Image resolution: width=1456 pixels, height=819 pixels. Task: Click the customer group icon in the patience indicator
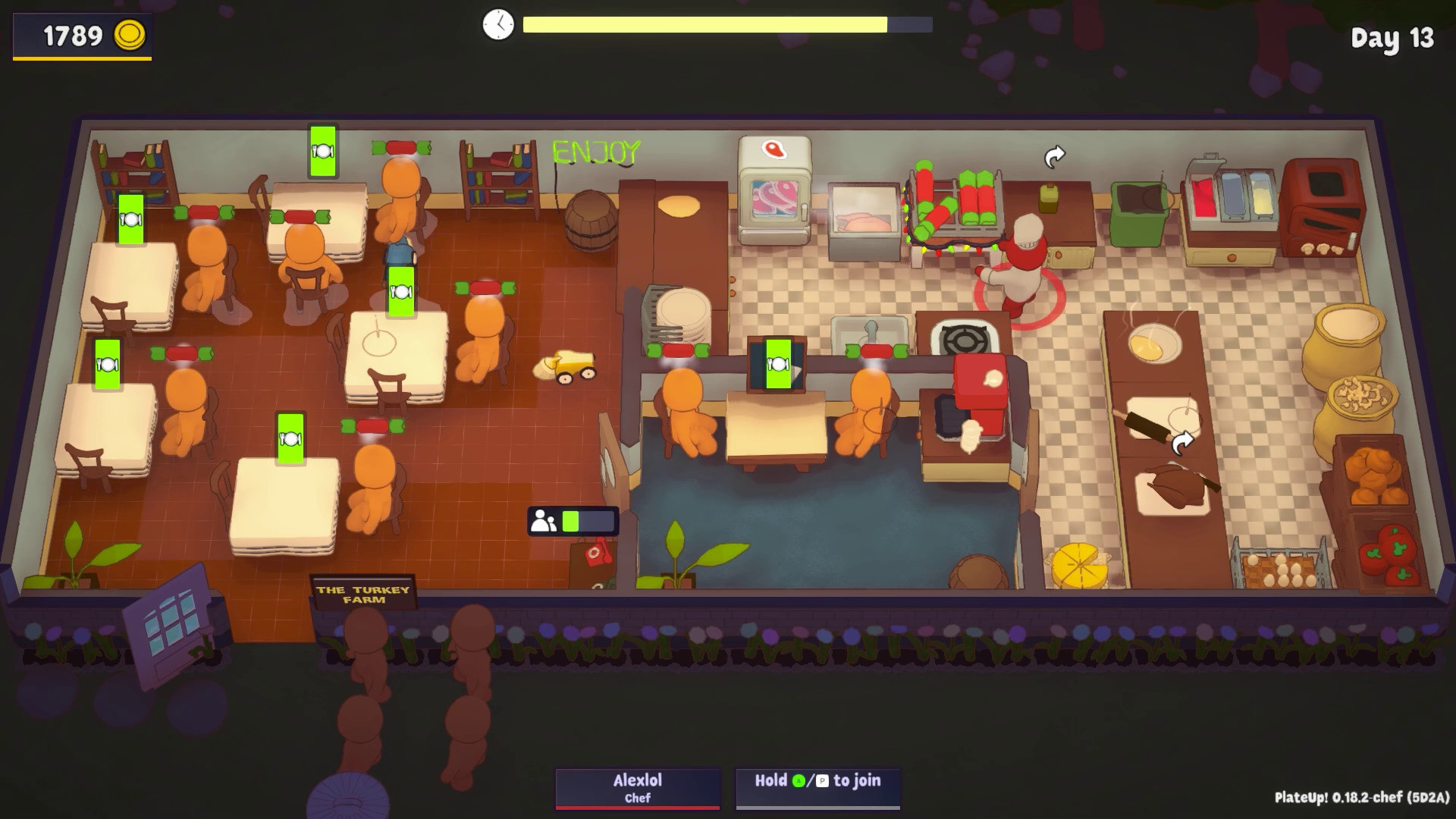[541, 521]
